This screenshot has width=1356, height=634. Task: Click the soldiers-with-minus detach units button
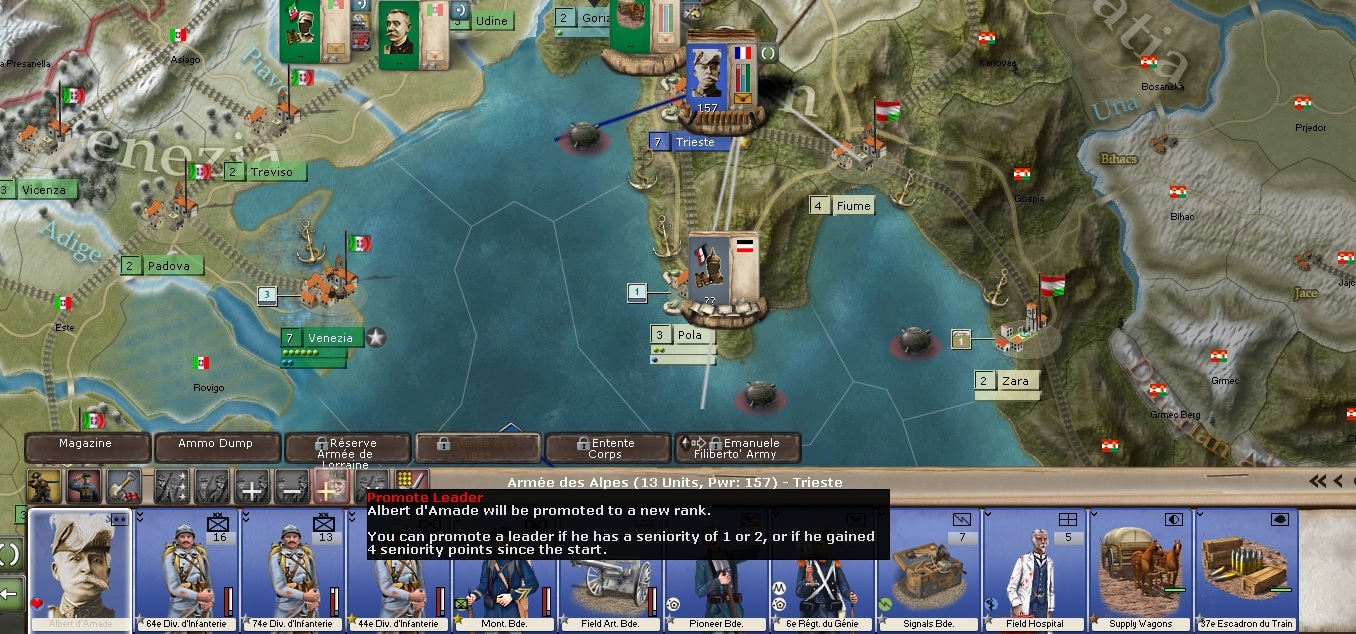290,487
